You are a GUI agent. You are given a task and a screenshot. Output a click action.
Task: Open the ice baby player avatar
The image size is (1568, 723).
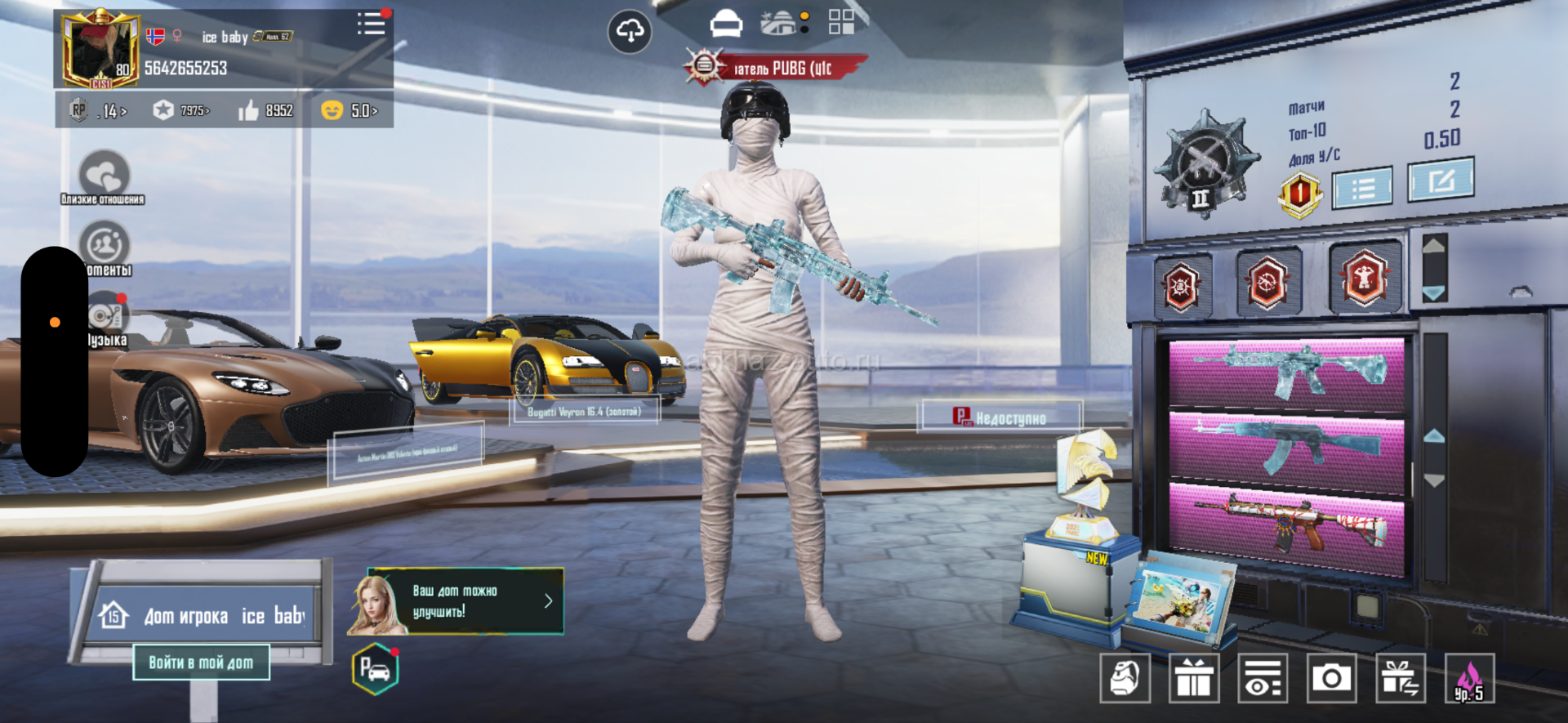point(100,49)
